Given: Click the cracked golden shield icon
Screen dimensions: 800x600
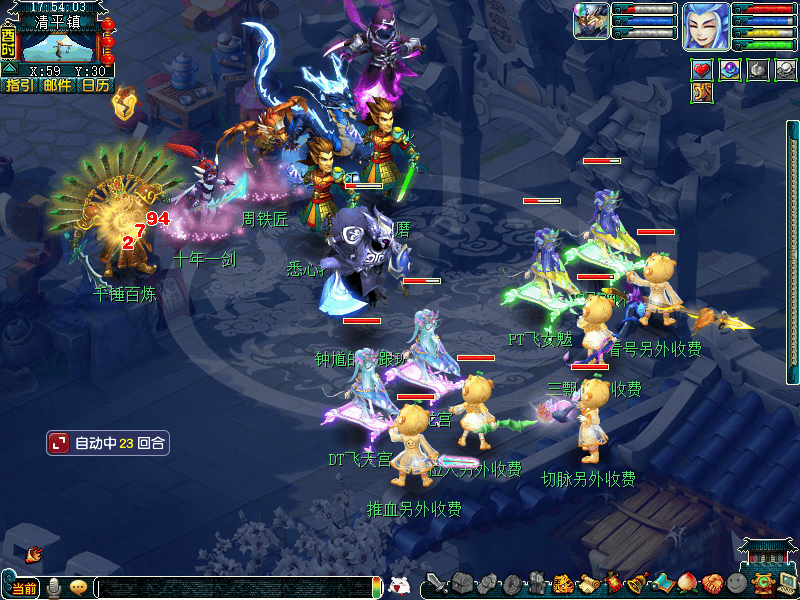Looking at the screenshot, I should point(124,103).
